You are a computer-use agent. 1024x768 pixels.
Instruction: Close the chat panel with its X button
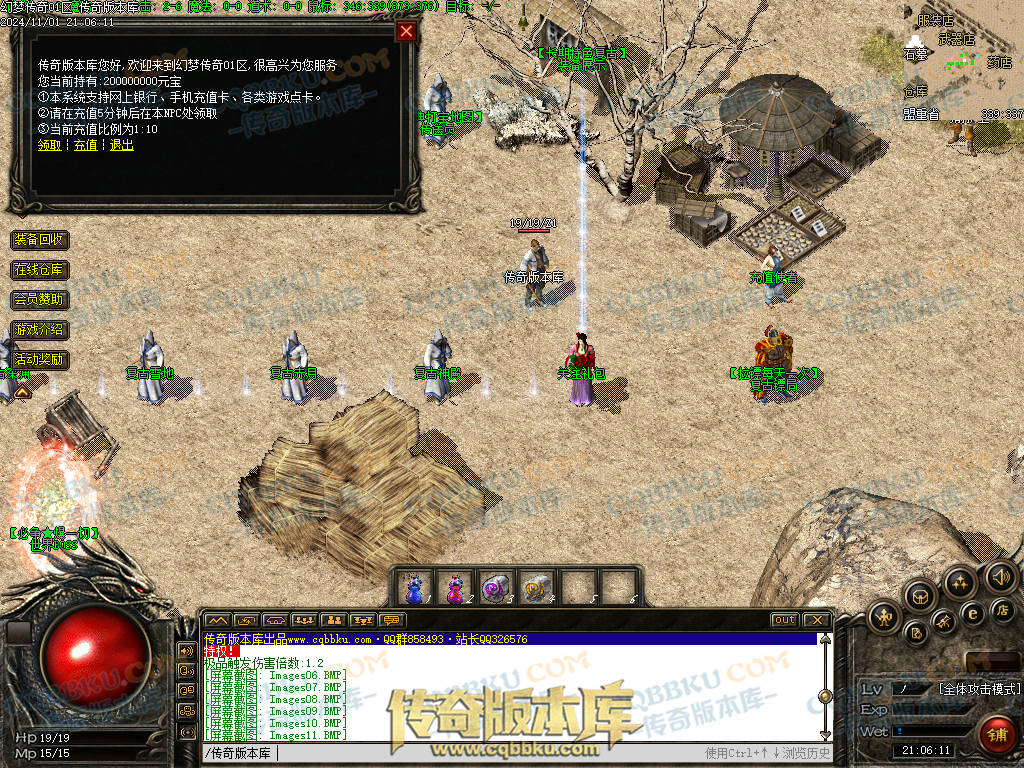(818, 620)
